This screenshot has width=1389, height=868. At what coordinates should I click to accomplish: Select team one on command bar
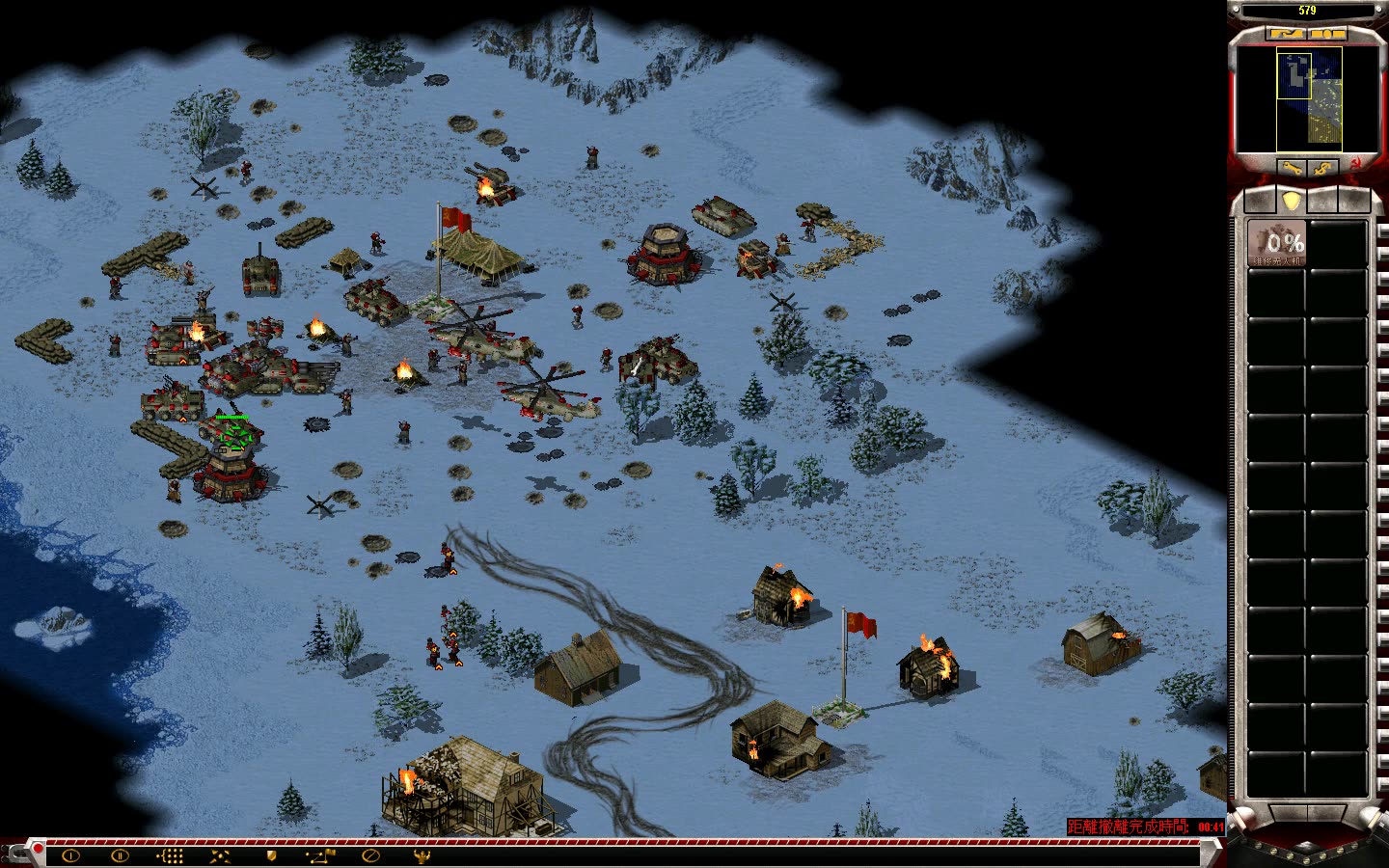[x=70, y=855]
